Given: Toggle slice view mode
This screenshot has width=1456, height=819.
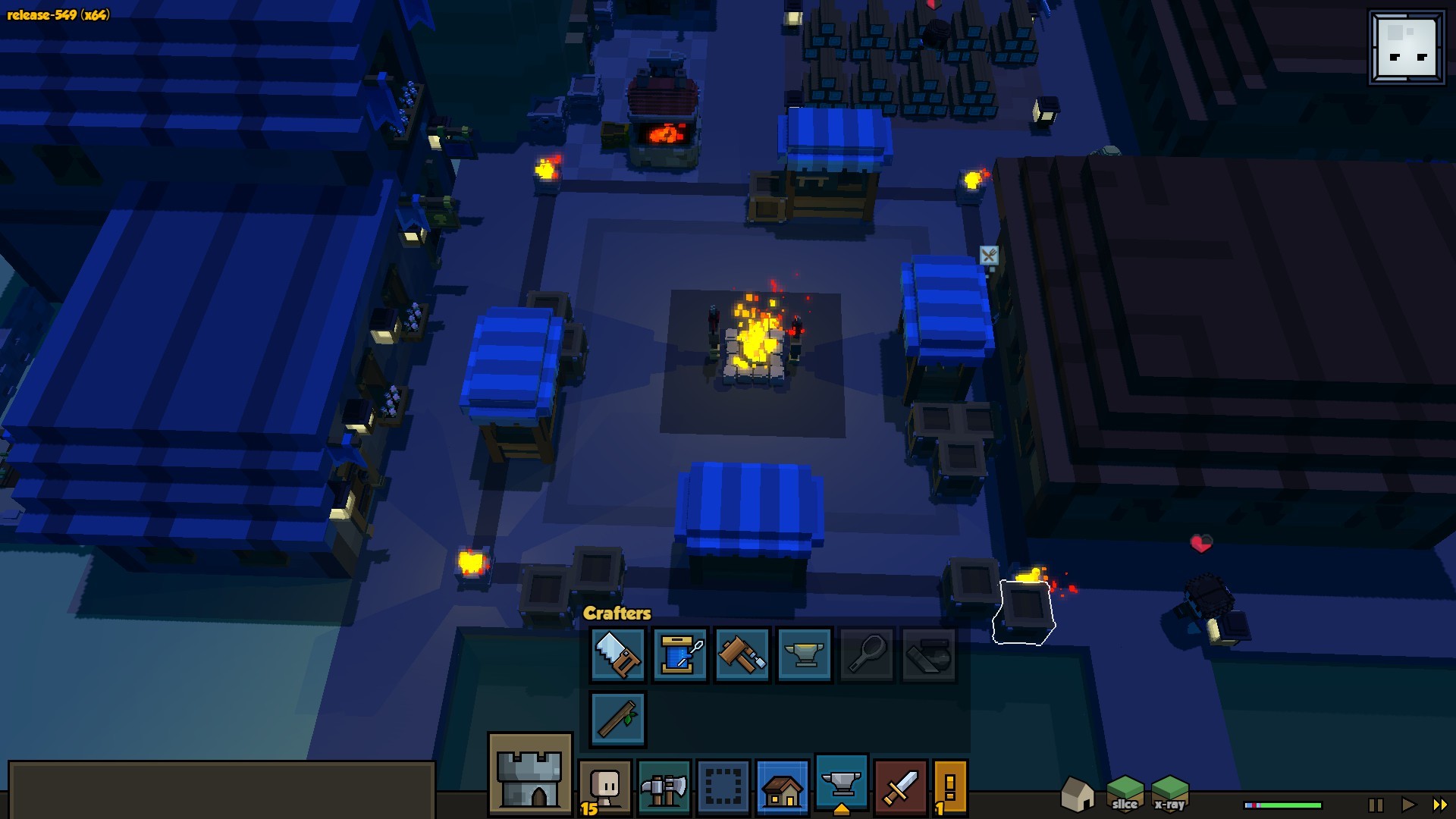Looking at the screenshot, I should pyautogui.click(x=1125, y=794).
